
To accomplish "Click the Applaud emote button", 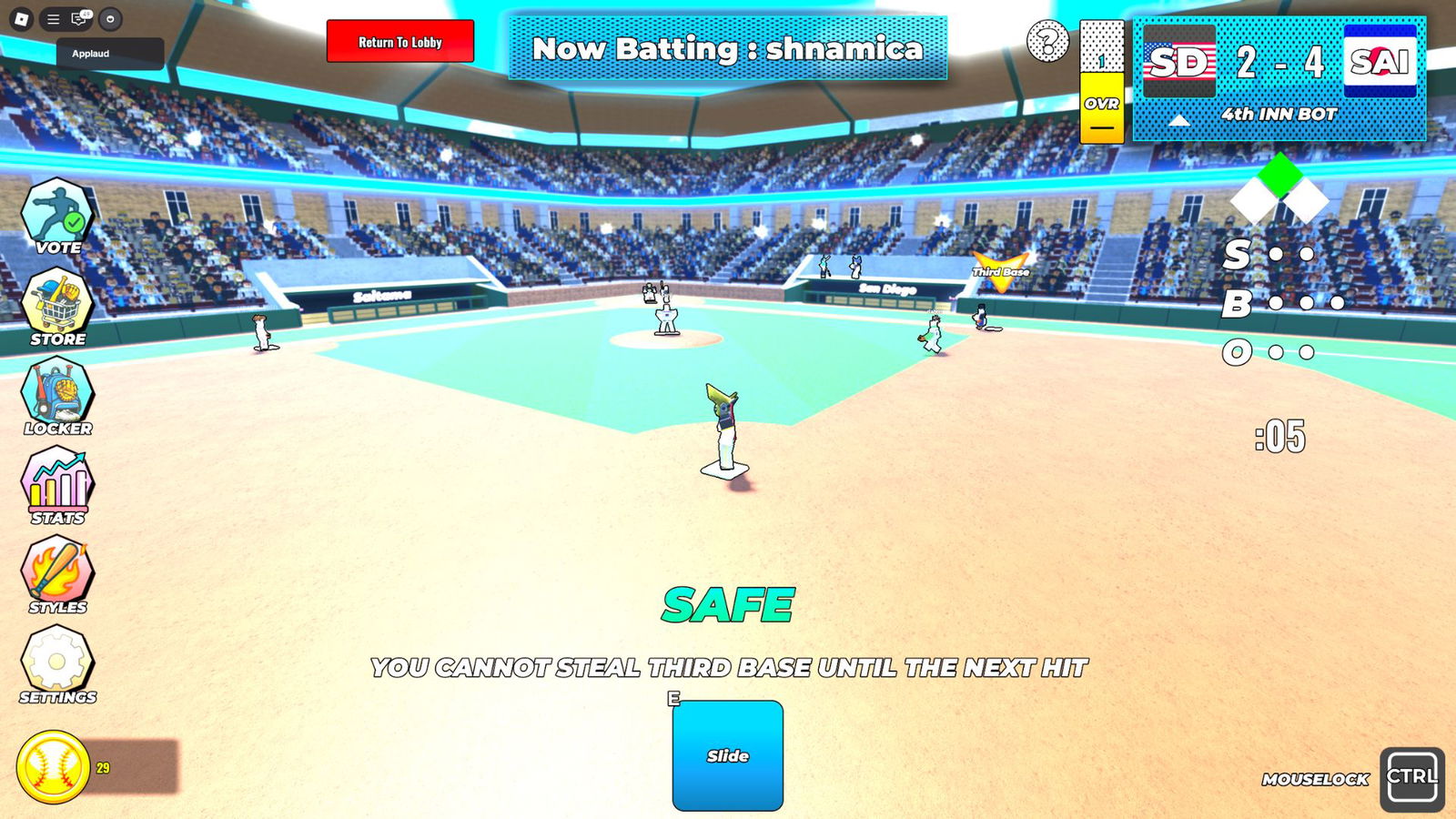I will tap(107, 53).
